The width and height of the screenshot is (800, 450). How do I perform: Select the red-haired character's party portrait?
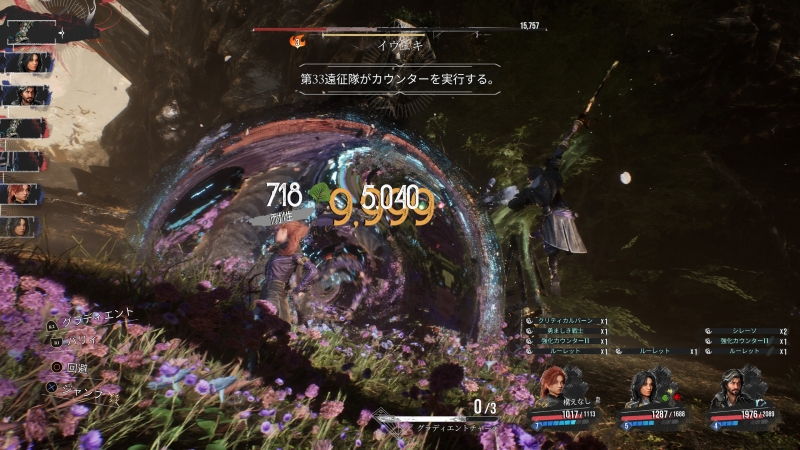[553, 385]
